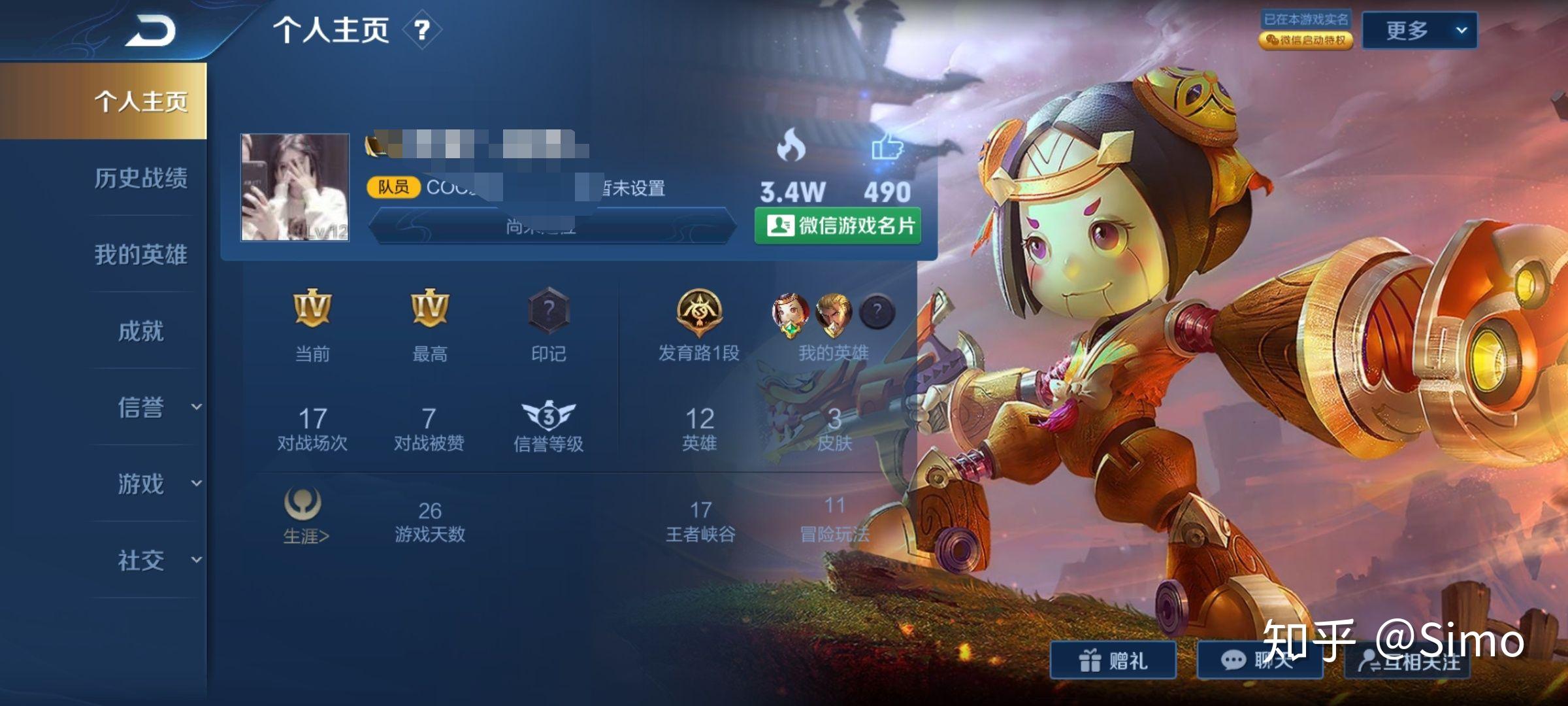Send a gift with 赠礼 button

coord(1113,660)
